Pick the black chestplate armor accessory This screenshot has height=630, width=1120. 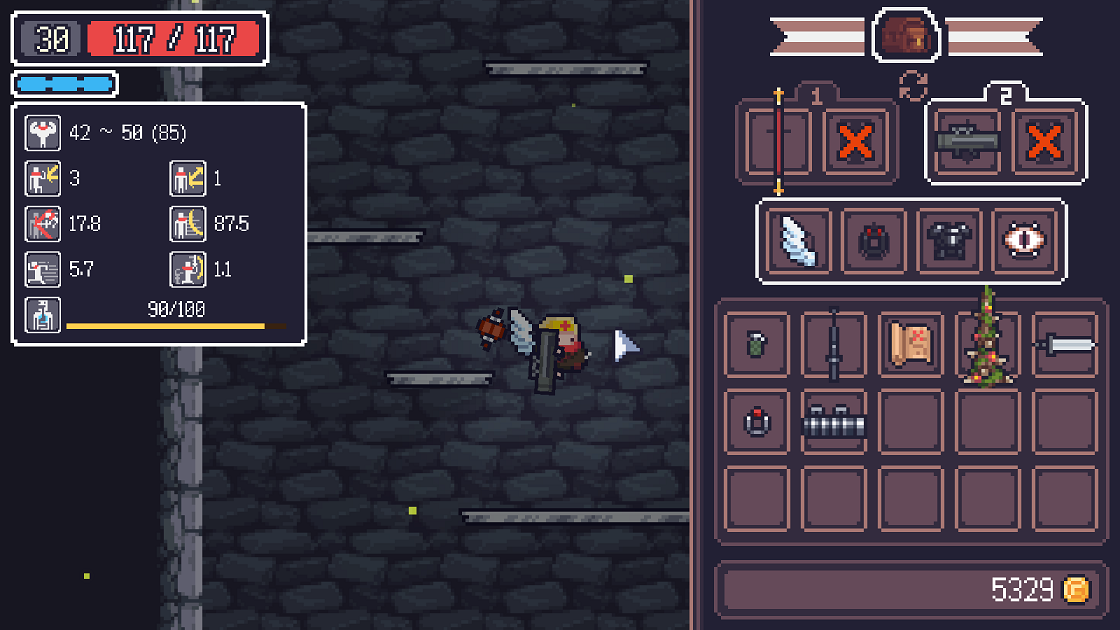pos(949,241)
